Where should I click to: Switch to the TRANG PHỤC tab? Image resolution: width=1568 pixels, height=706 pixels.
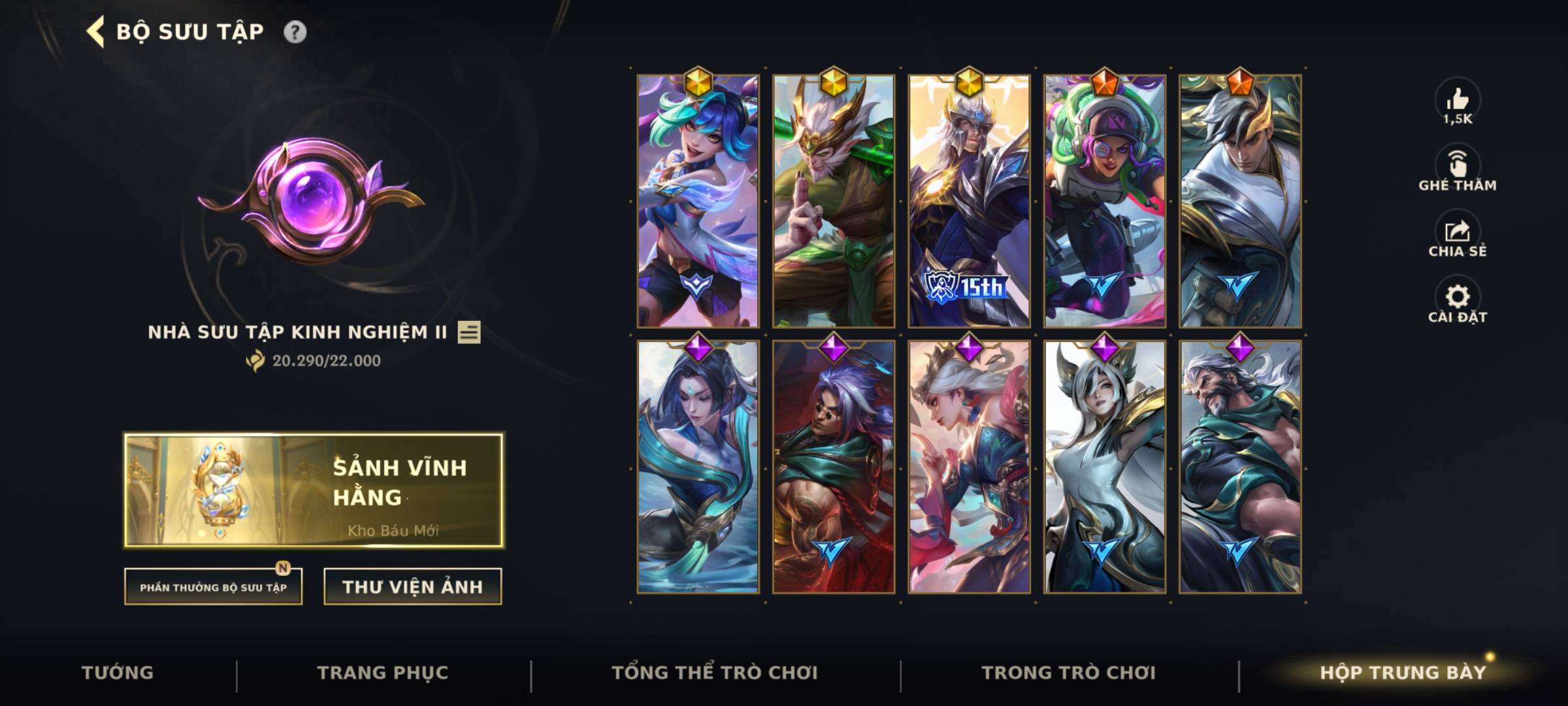[384, 671]
